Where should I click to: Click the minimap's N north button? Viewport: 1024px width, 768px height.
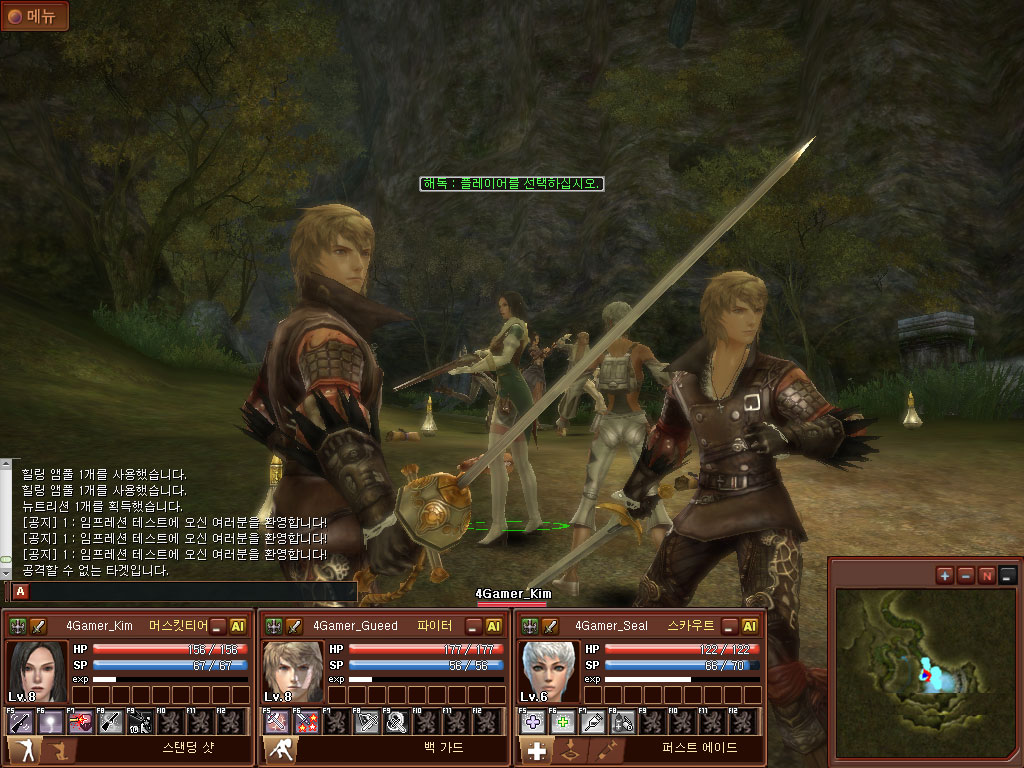click(x=987, y=575)
